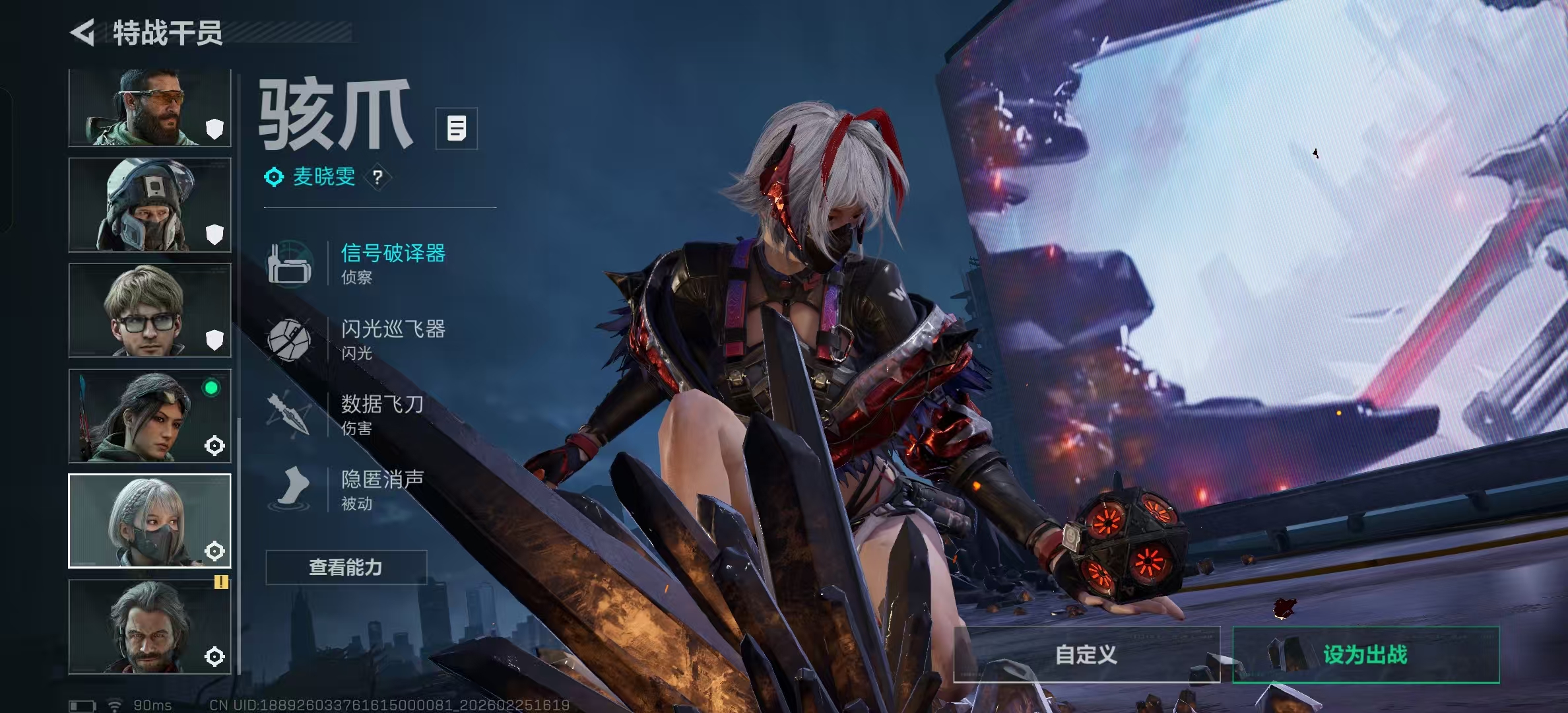Choose the gray-haired bearded older operator
Screen dimensions: 1568x713
[x=150, y=627]
